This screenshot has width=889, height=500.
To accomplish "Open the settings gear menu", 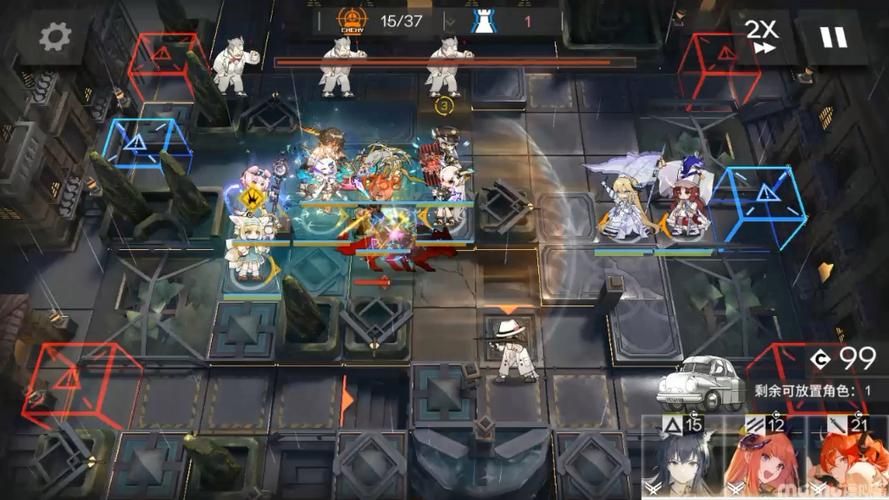I will click(55, 37).
